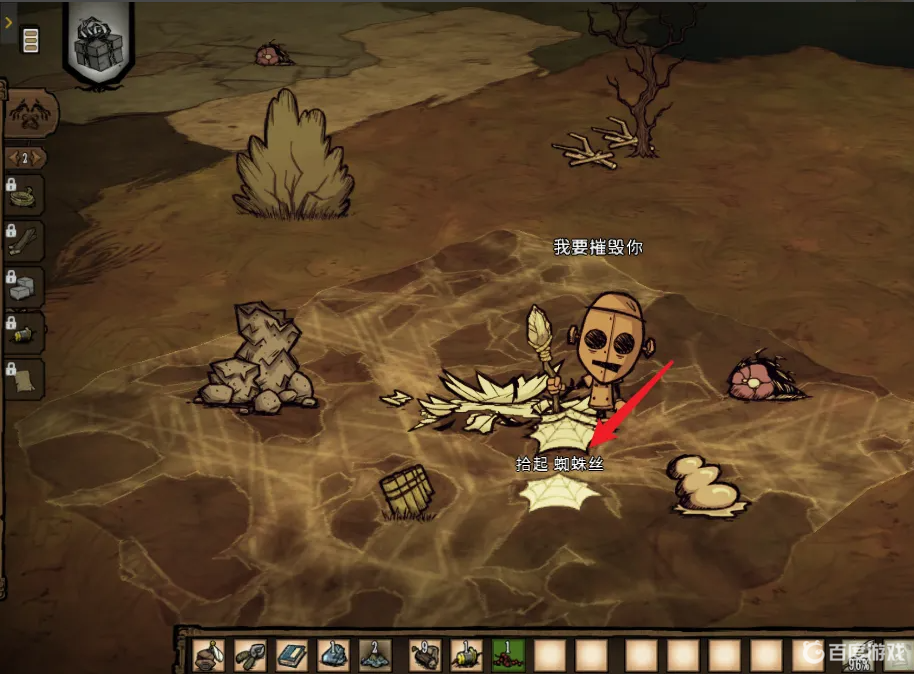Select the locked wooden boards recipe

pos(25,241)
